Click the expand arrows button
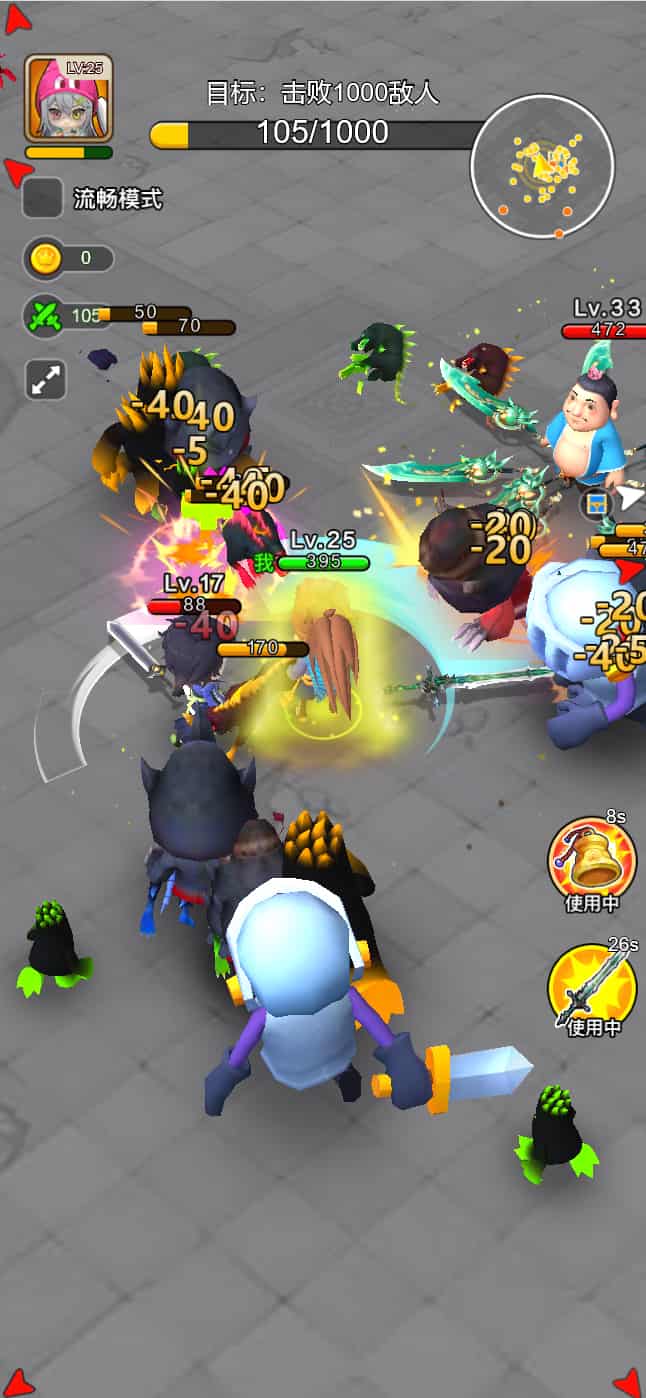Viewport: 646px width, 1398px height. (x=45, y=380)
